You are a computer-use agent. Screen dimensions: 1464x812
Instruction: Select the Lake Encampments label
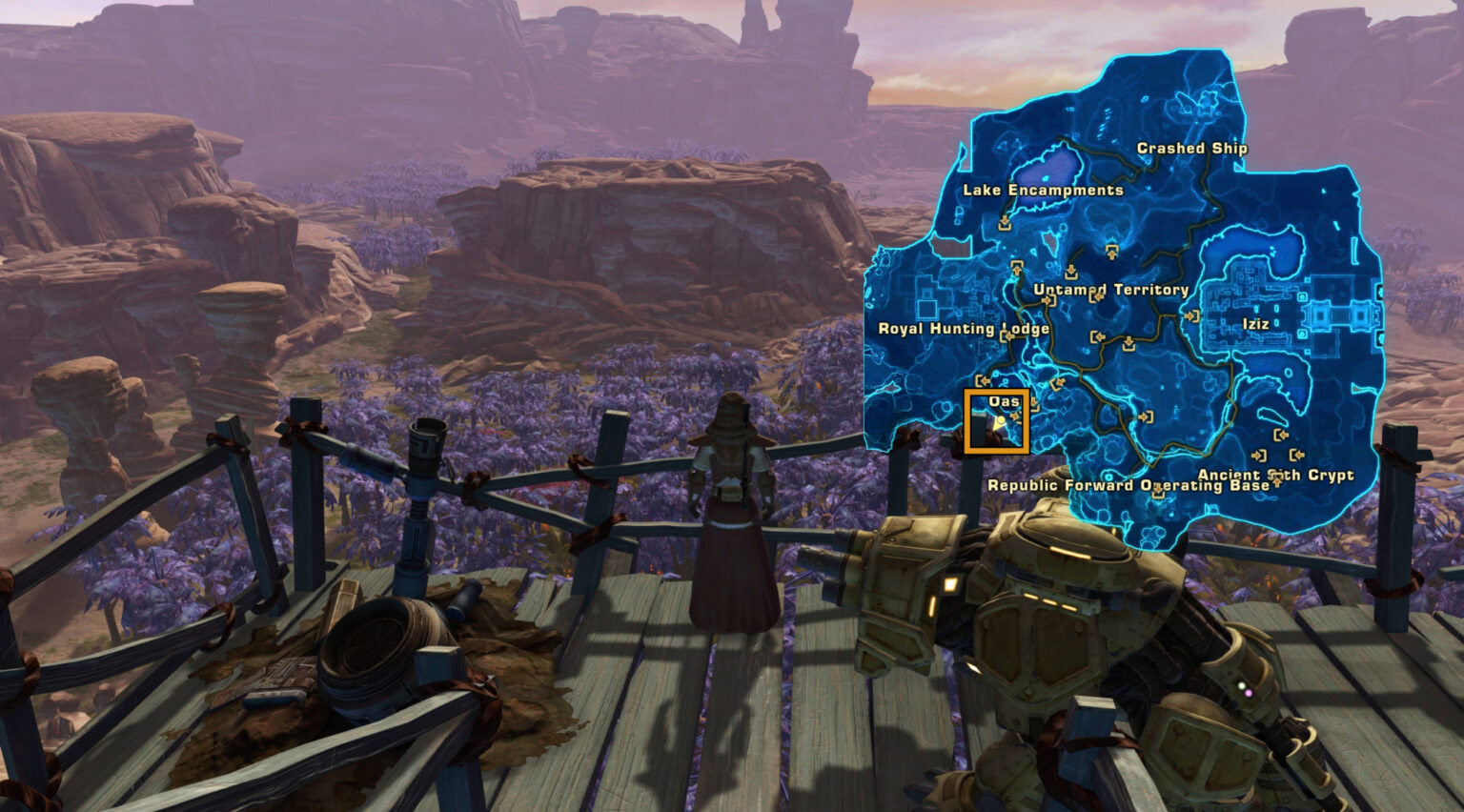[x=1044, y=191]
